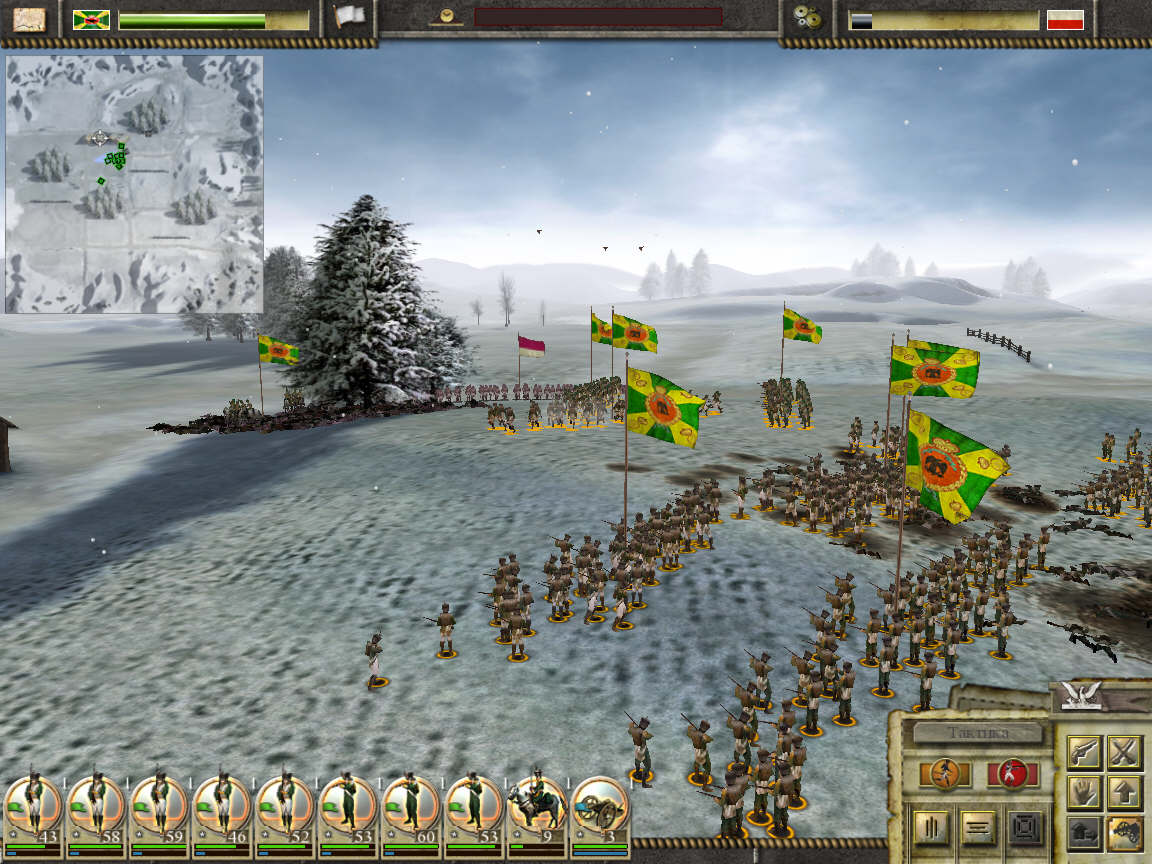Choose the column formation button
The height and width of the screenshot is (864, 1152).
tap(929, 827)
